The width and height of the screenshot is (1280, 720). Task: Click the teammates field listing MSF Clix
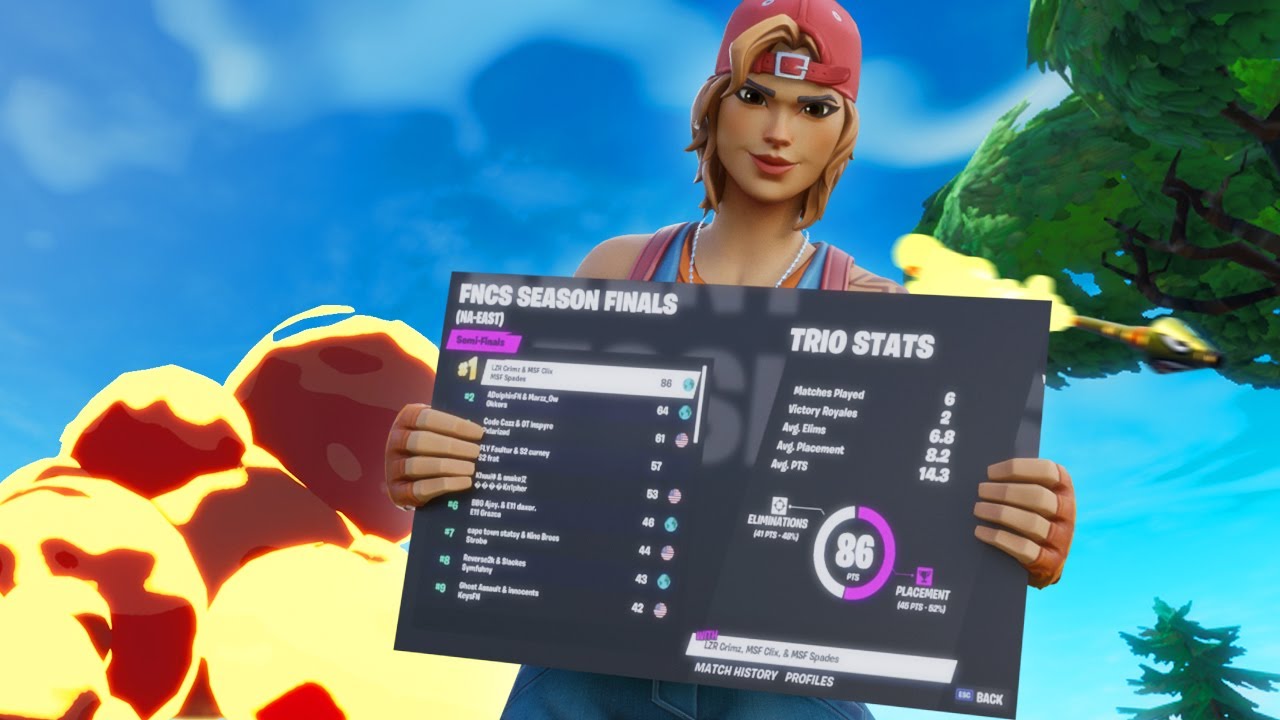tap(790, 651)
